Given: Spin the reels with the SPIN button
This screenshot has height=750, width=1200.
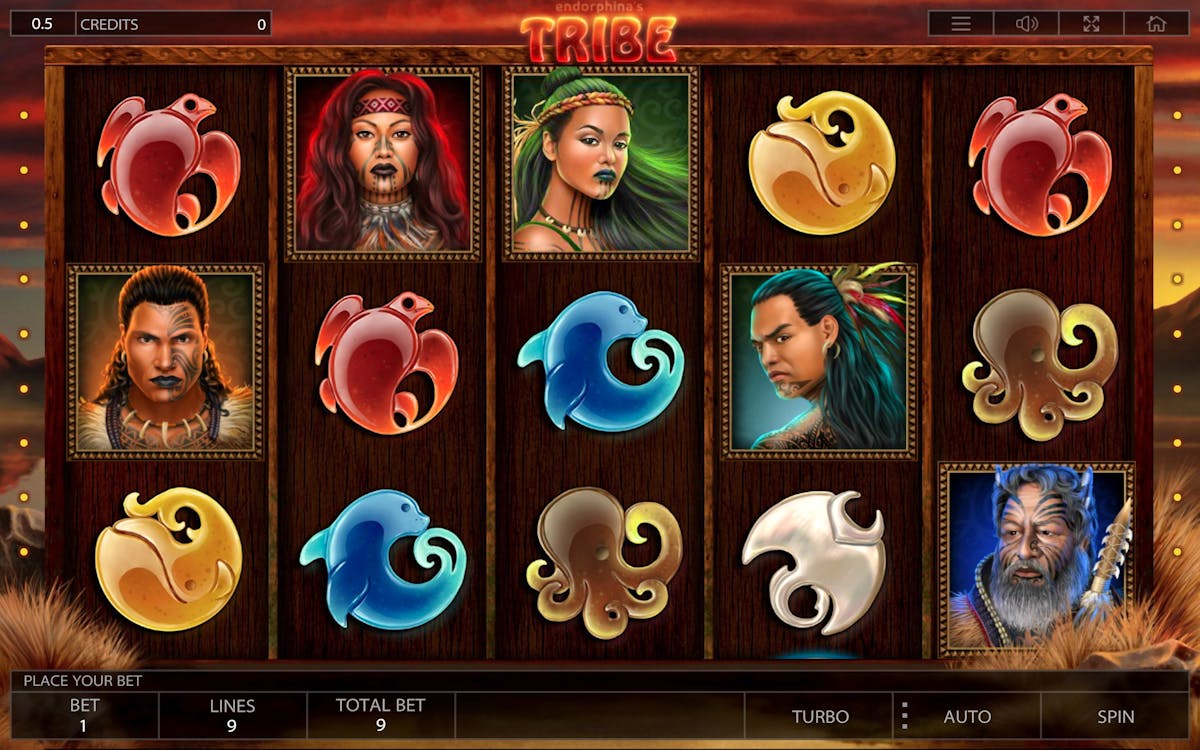Looking at the screenshot, I should click(1115, 716).
